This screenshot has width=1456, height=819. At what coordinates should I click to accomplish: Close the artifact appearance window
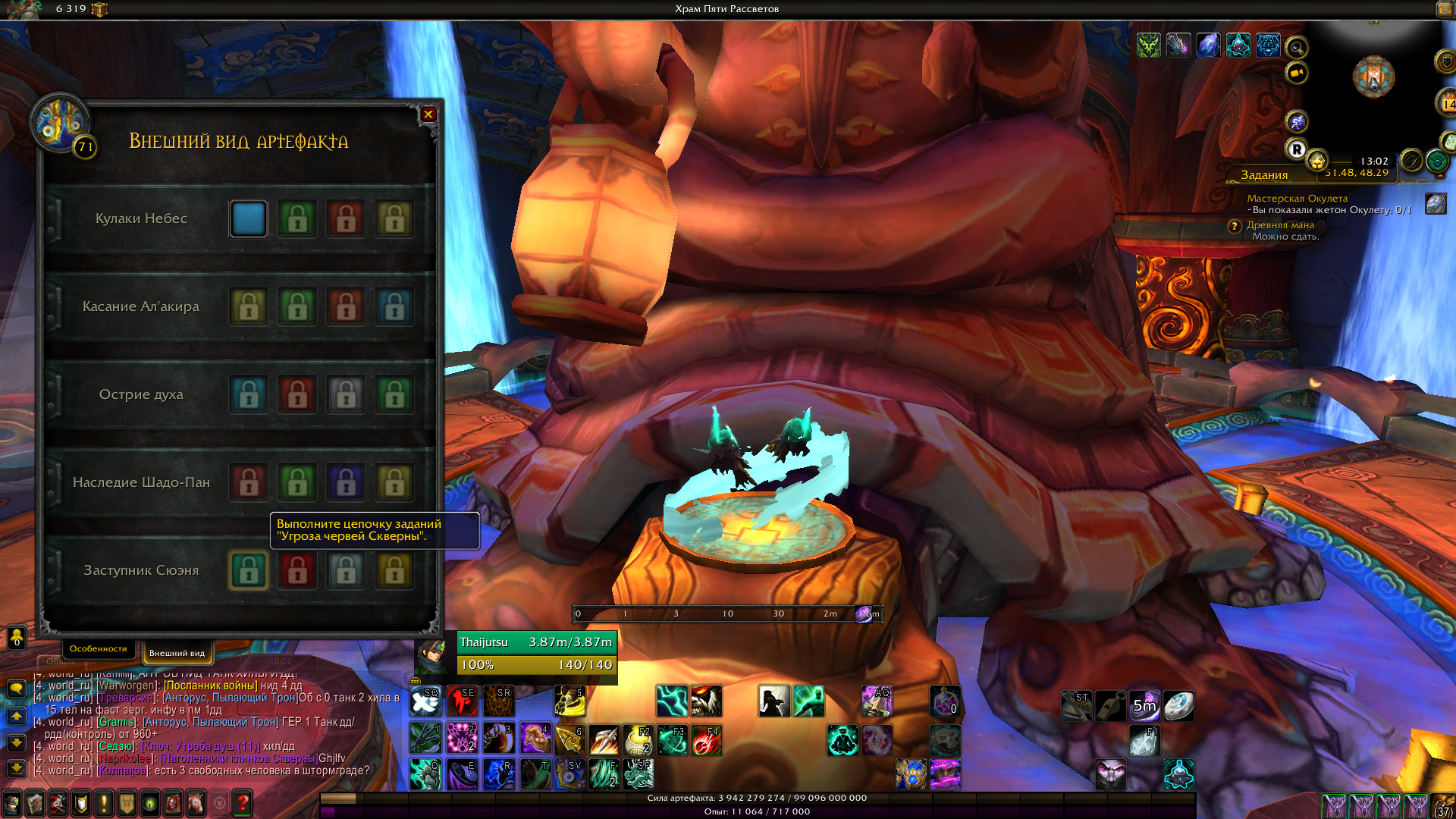click(428, 115)
